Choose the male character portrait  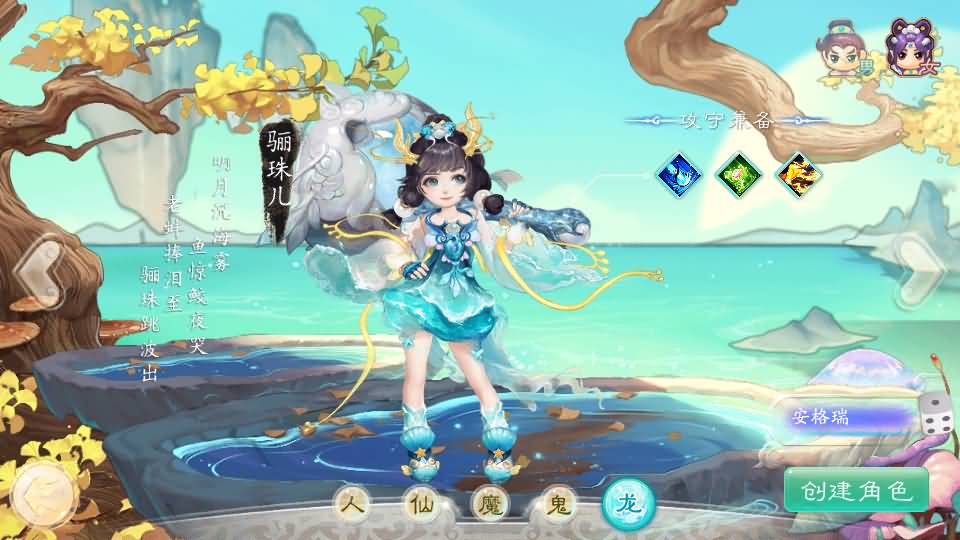point(840,50)
